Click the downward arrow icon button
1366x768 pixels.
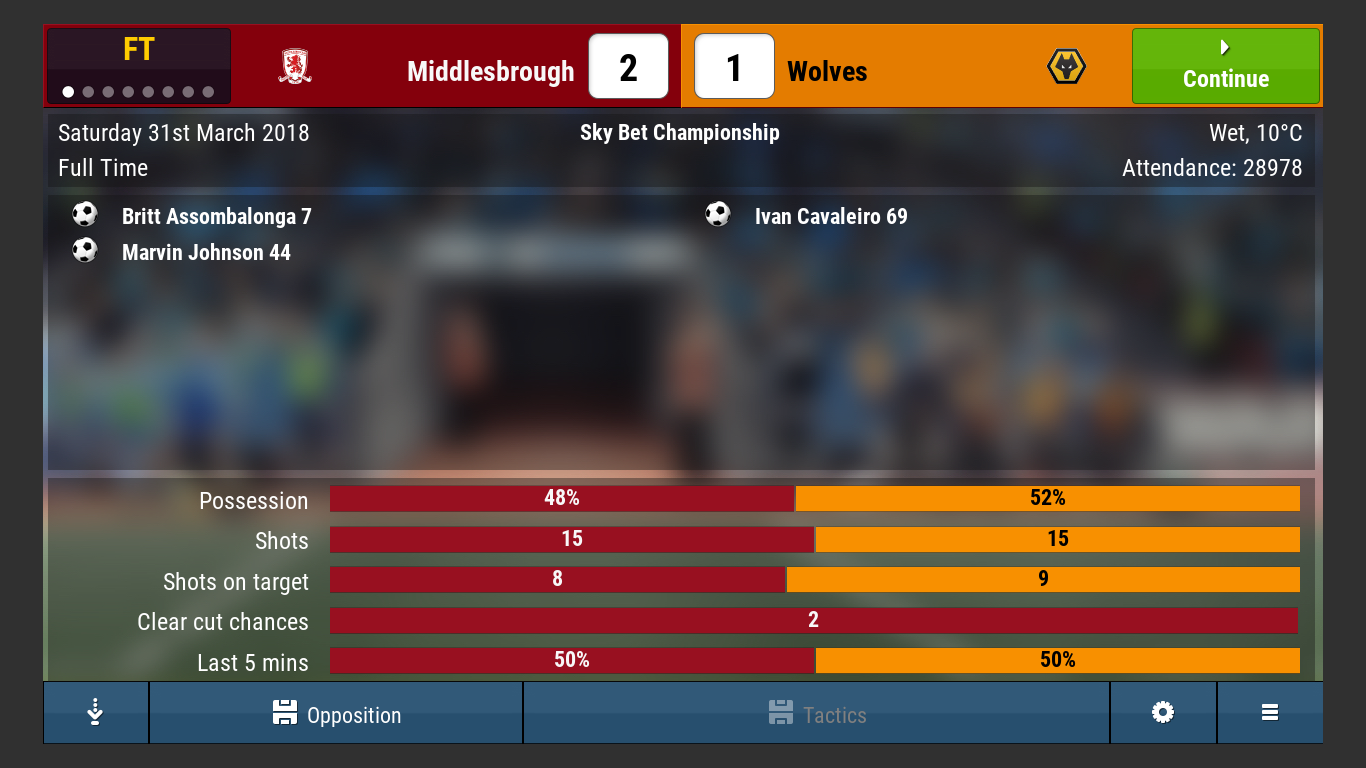(96, 713)
